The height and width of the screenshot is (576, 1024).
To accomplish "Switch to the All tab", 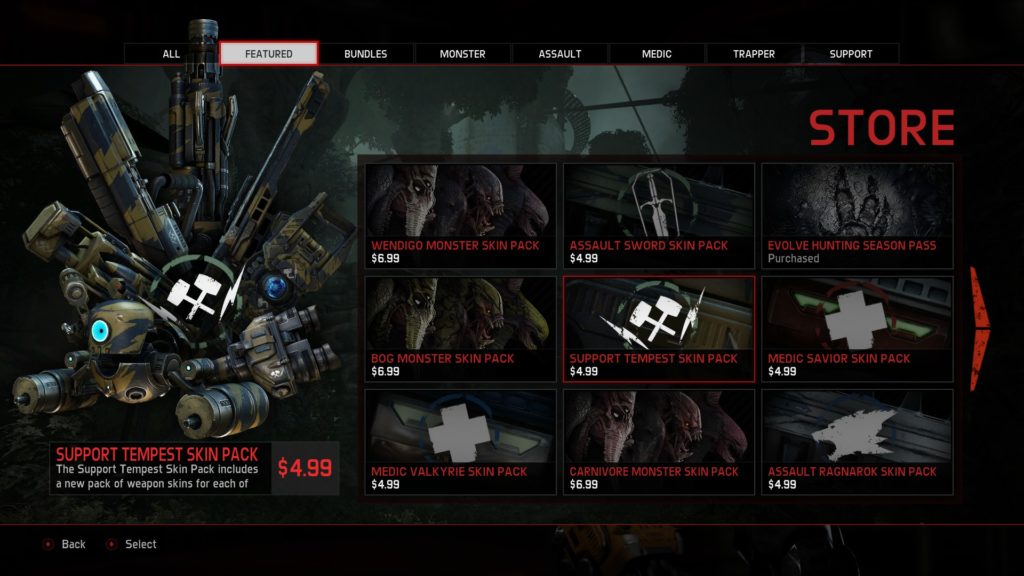I will (x=171, y=54).
